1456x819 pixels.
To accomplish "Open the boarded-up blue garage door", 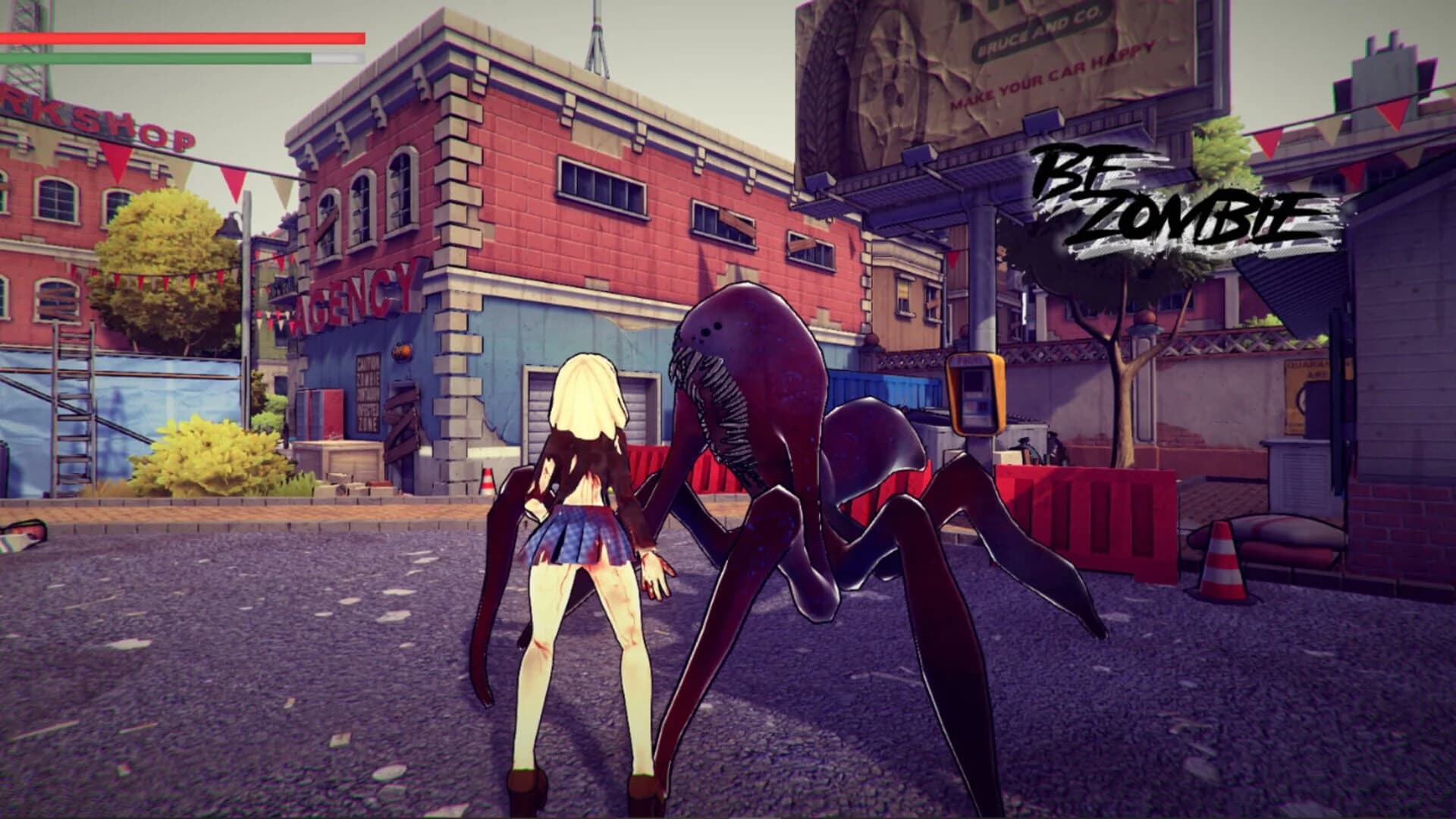I will click(x=402, y=425).
